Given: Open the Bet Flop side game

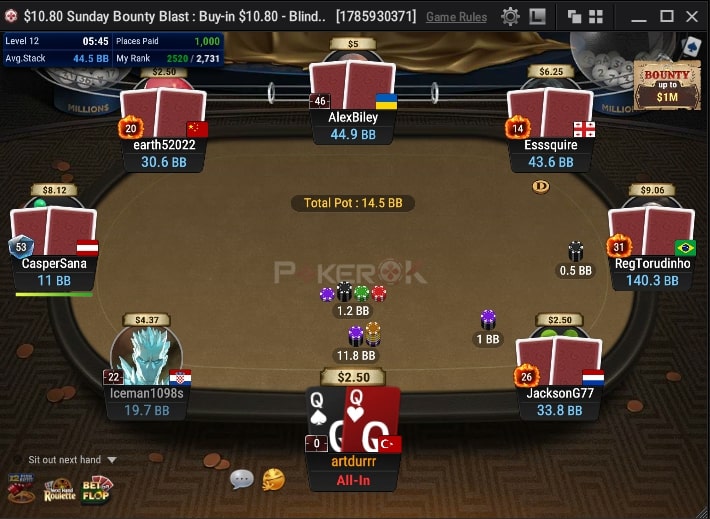Looking at the screenshot, I should tap(97, 488).
